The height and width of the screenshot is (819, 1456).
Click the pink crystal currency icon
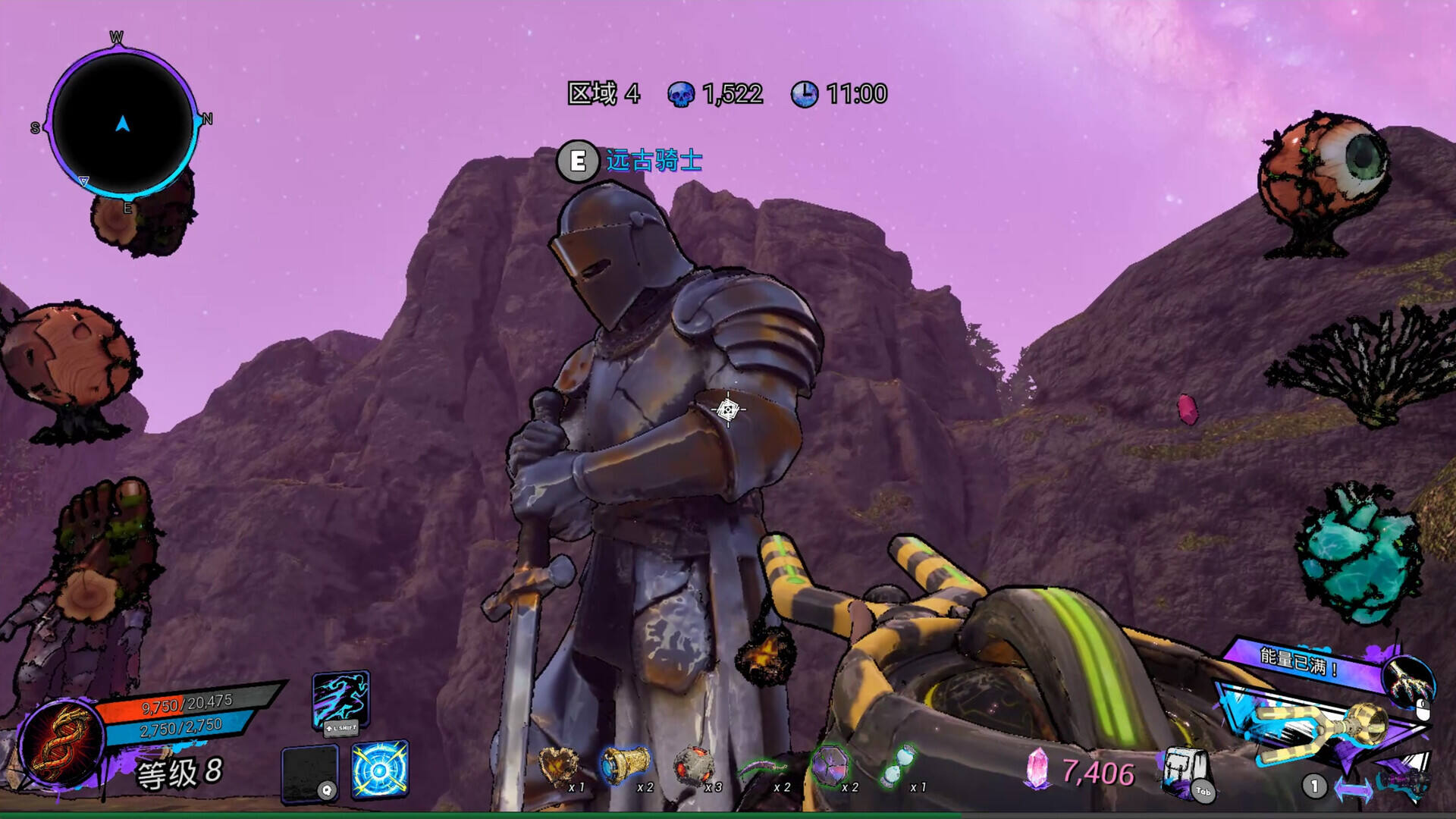(1037, 769)
